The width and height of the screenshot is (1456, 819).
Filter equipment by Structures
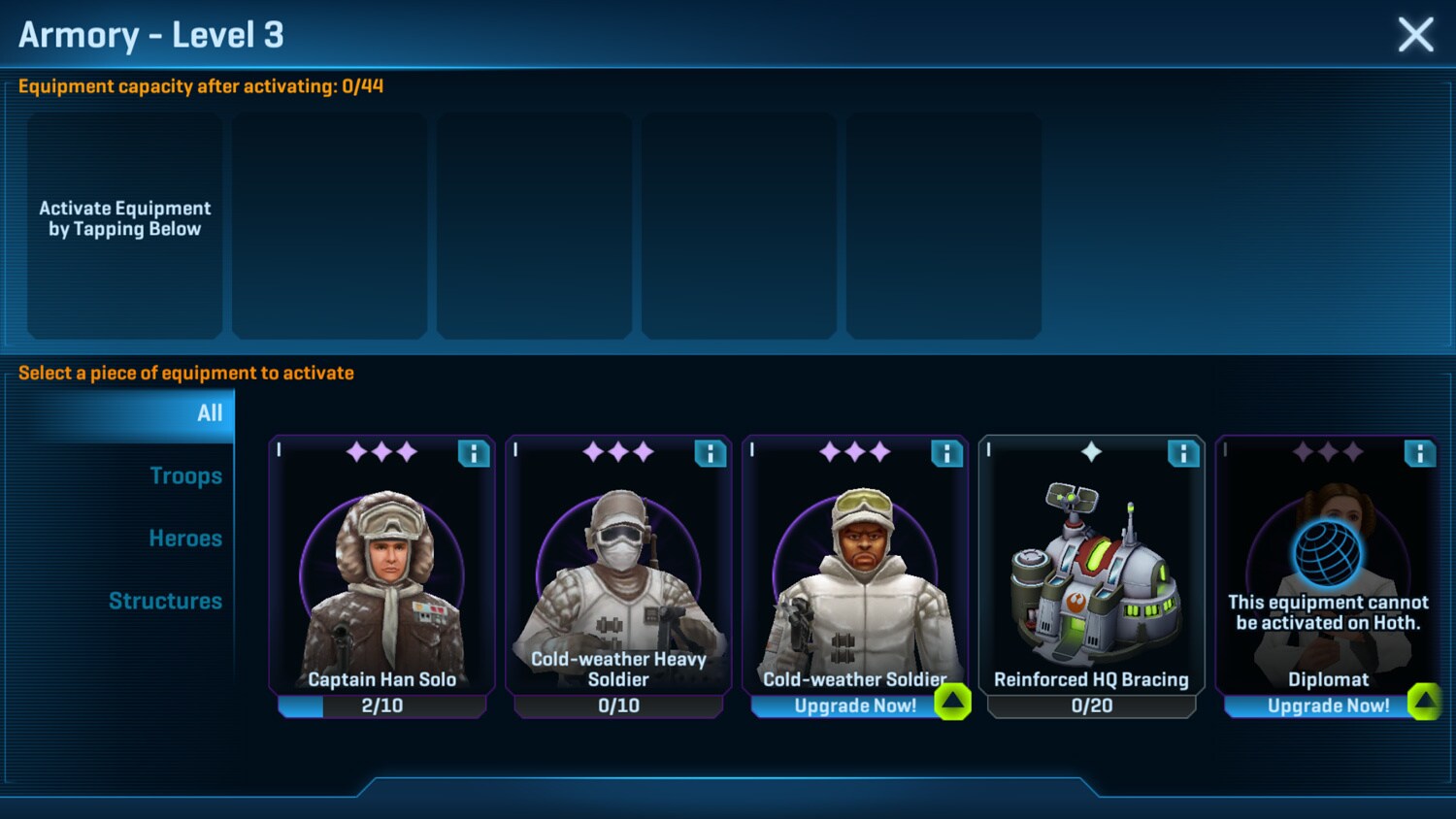[x=165, y=602]
